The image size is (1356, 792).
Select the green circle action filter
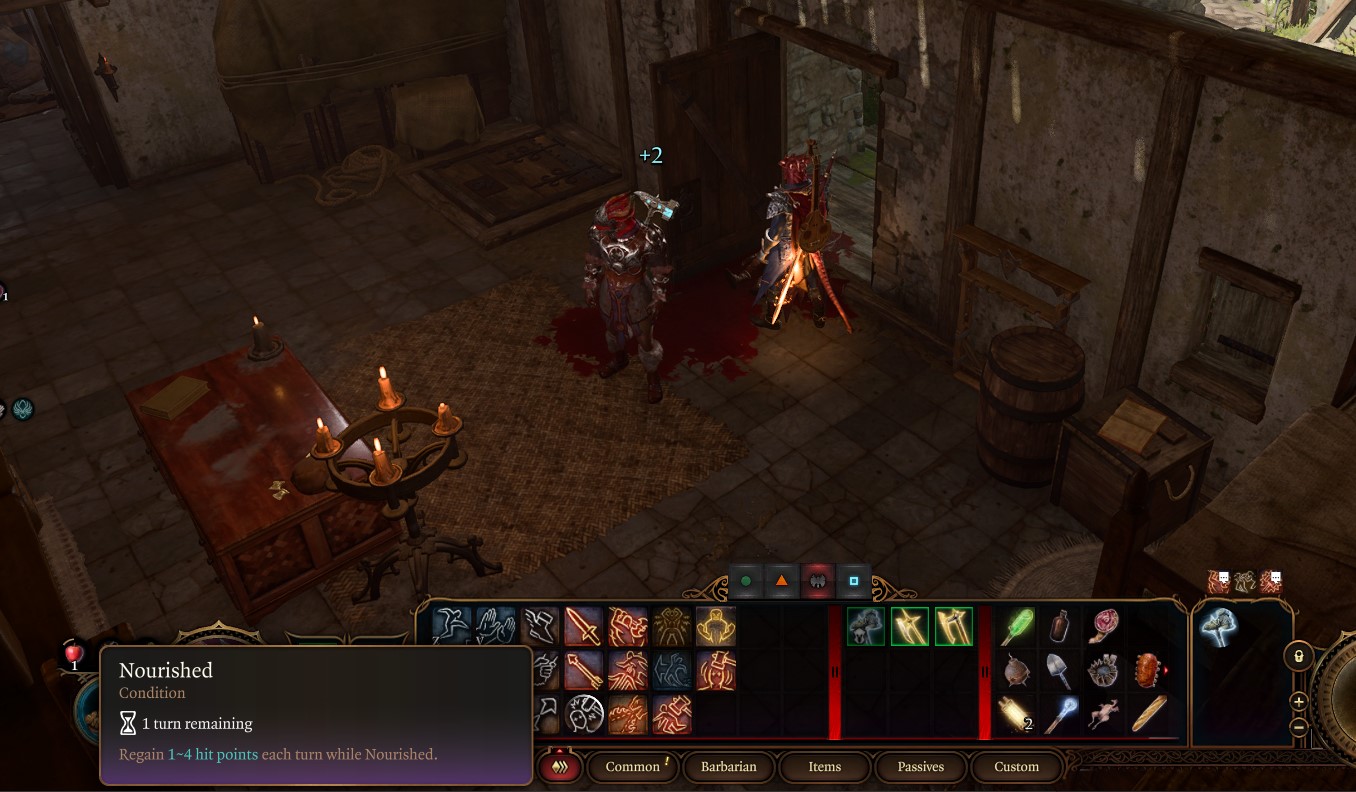coord(745,581)
